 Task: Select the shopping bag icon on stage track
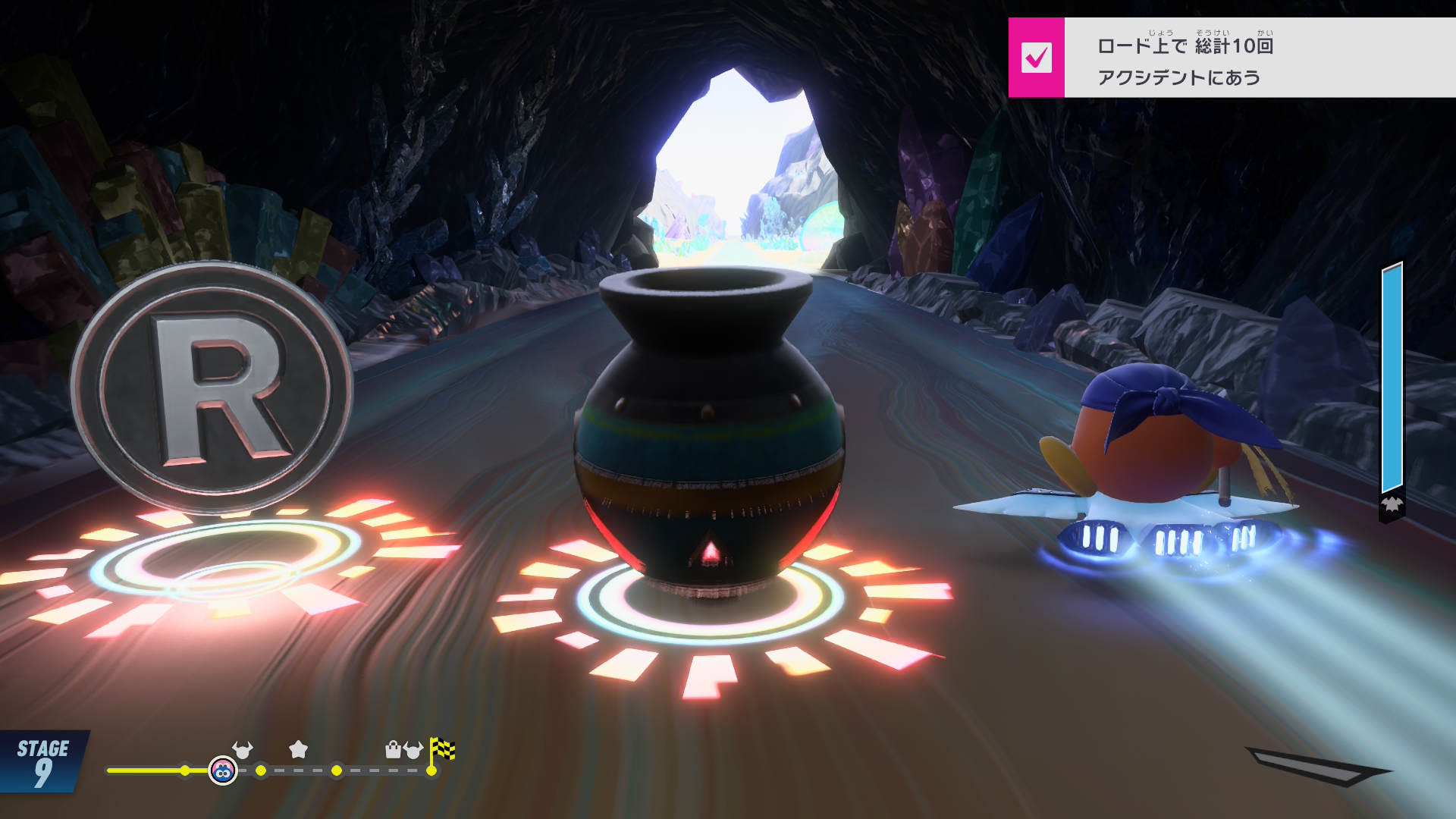point(393,749)
